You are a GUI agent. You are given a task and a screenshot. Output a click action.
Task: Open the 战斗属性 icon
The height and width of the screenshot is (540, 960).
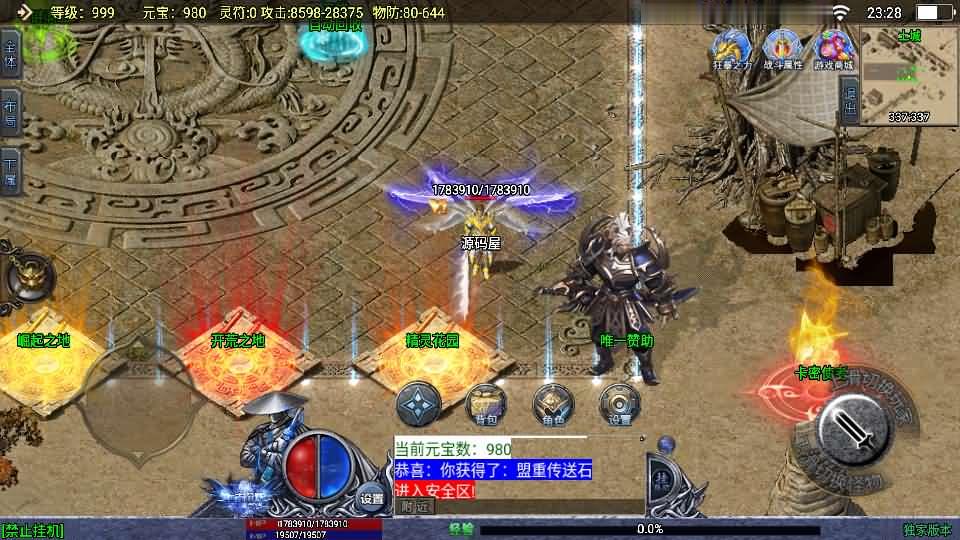[x=782, y=48]
